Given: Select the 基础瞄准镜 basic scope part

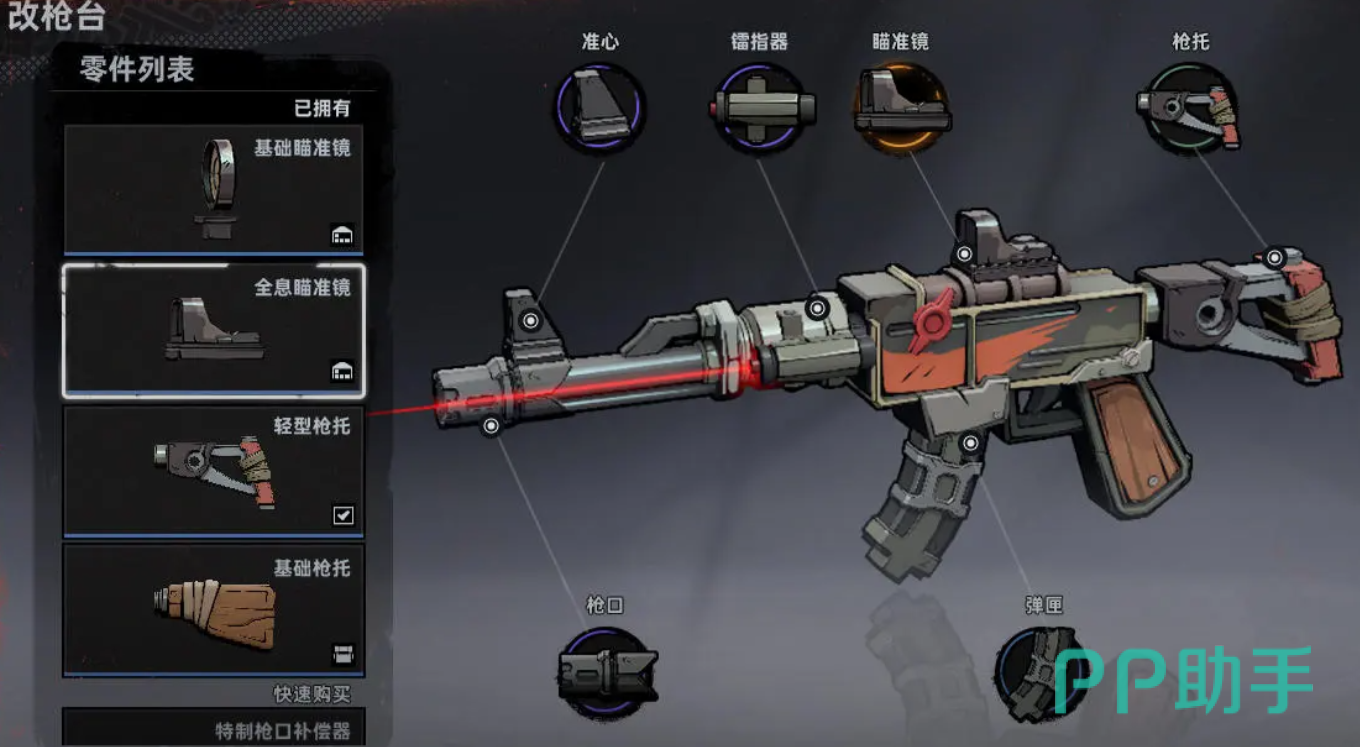Looking at the screenshot, I should point(214,190).
